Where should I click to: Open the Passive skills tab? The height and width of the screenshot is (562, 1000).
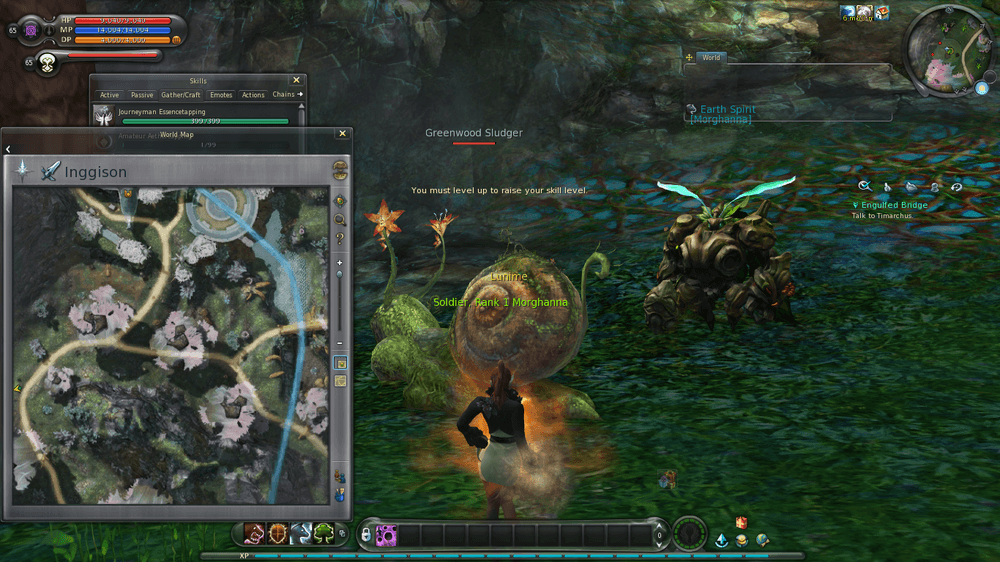pyautogui.click(x=142, y=95)
